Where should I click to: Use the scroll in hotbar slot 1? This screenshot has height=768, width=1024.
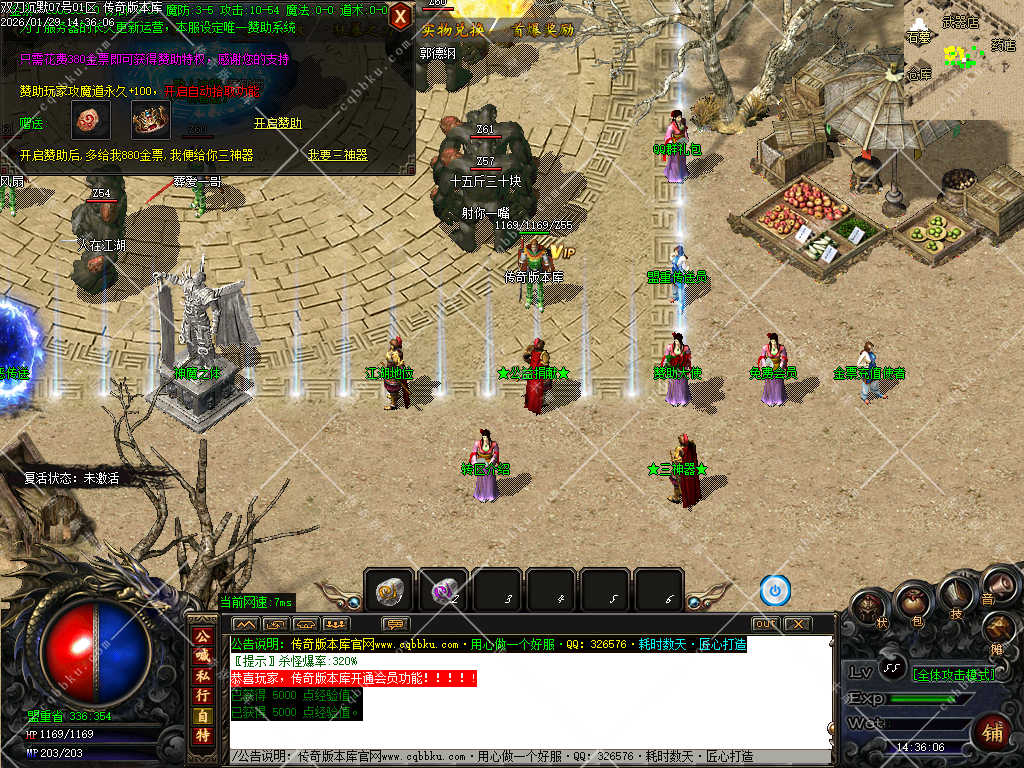388,592
